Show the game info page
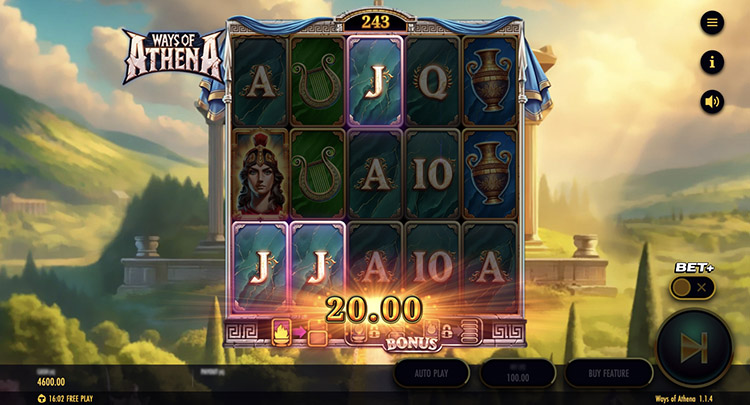Screen dimensions: 750x405 click(712, 62)
